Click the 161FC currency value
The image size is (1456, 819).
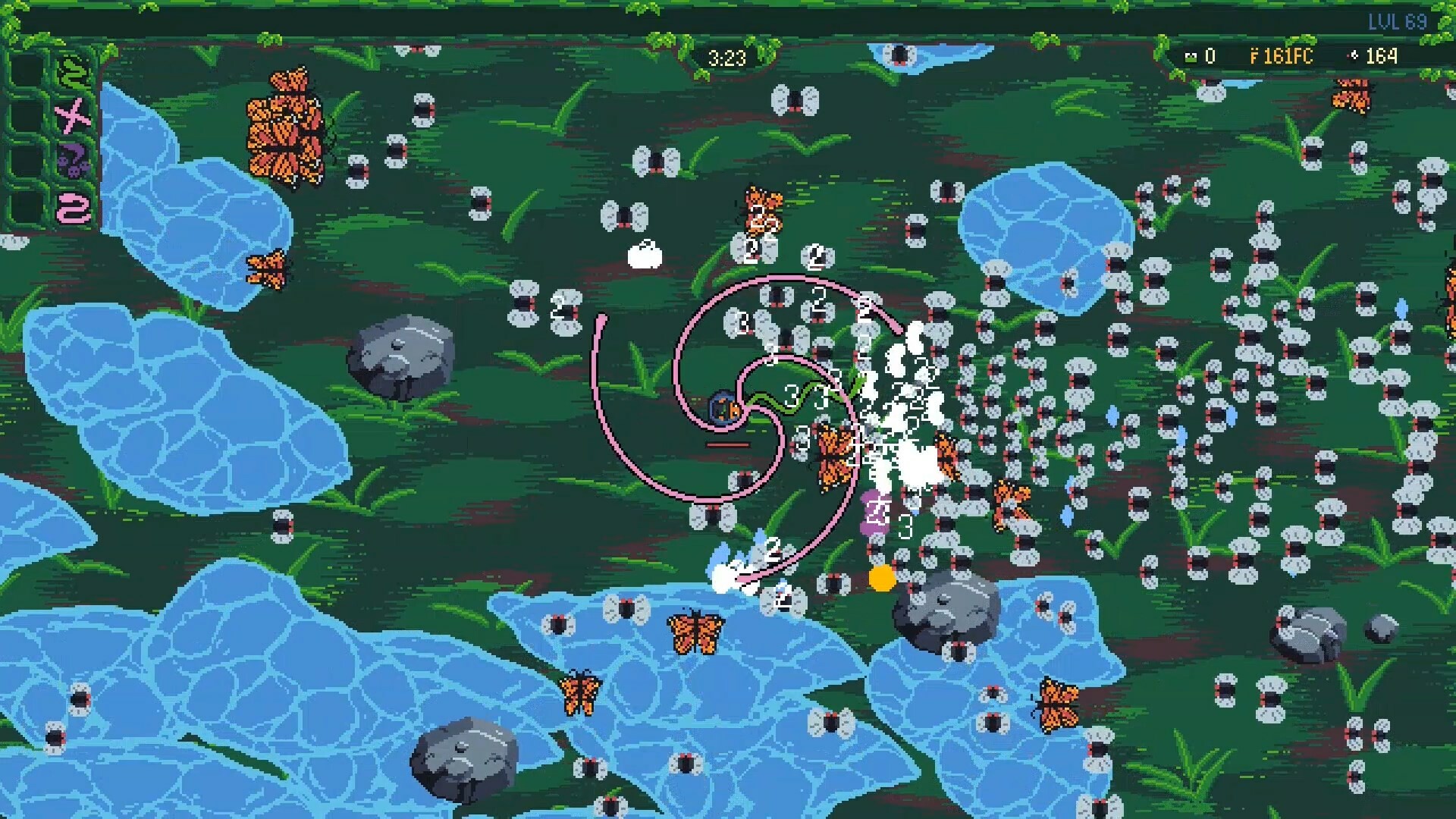(x=1289, y=56)
